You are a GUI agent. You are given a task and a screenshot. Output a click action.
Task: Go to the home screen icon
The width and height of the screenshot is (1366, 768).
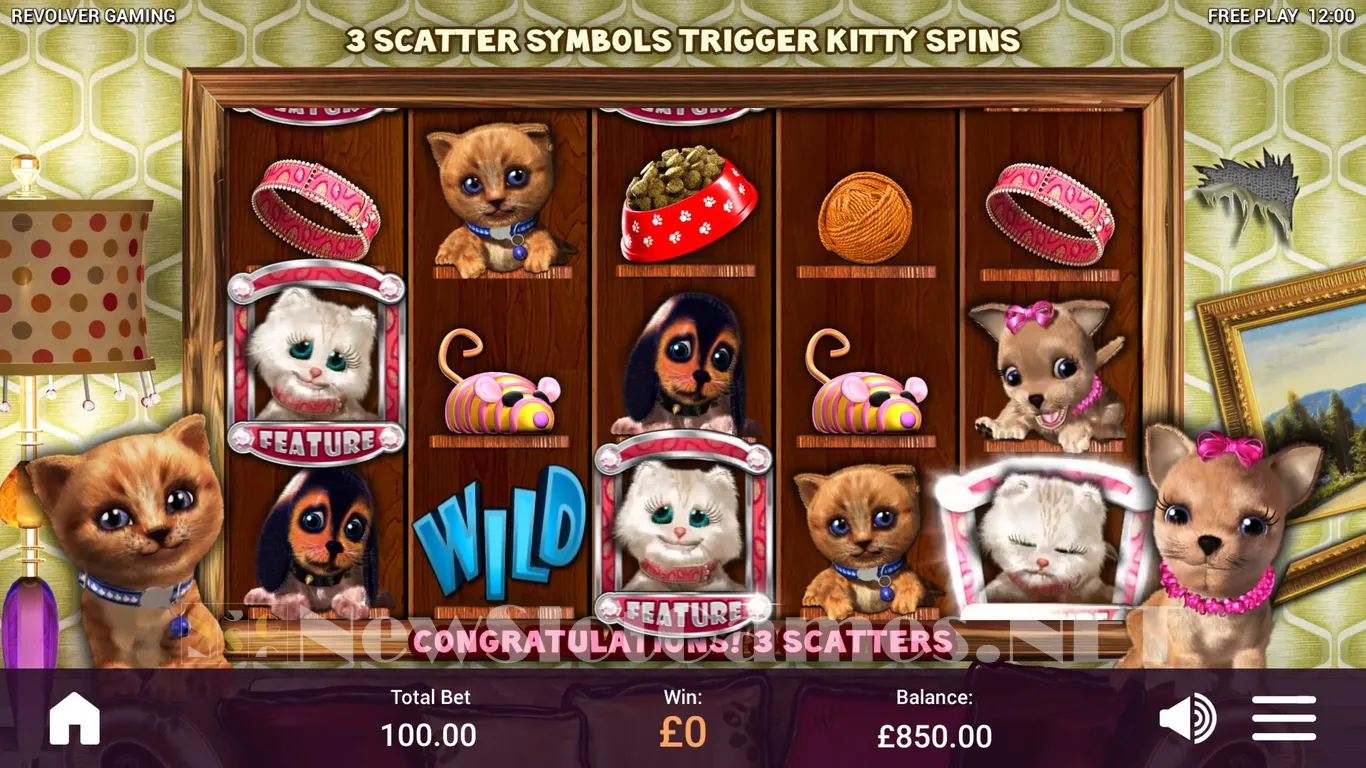(75, 718)
